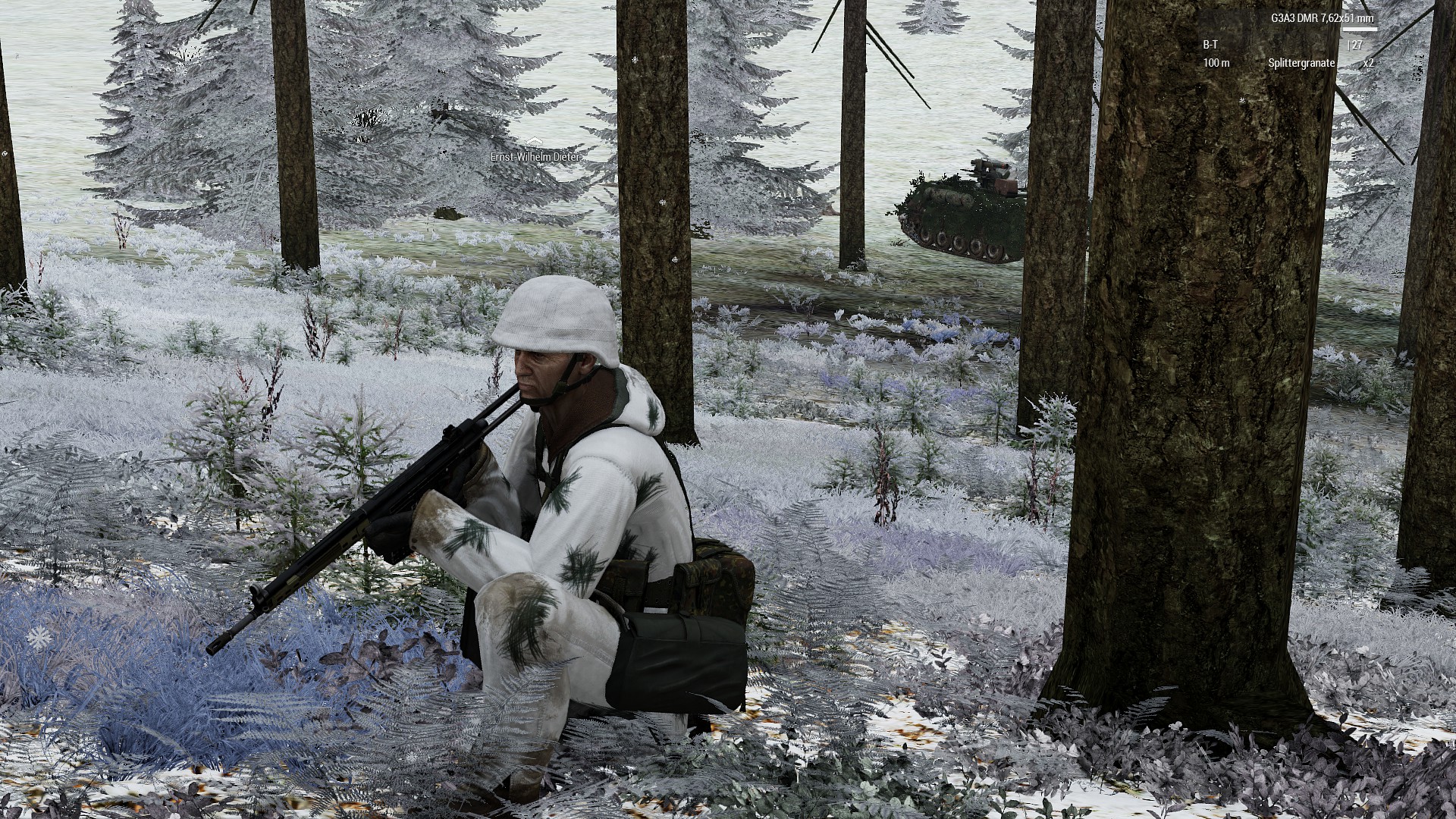Select the G3A3 DMR weapon label

pos(1323,18)
